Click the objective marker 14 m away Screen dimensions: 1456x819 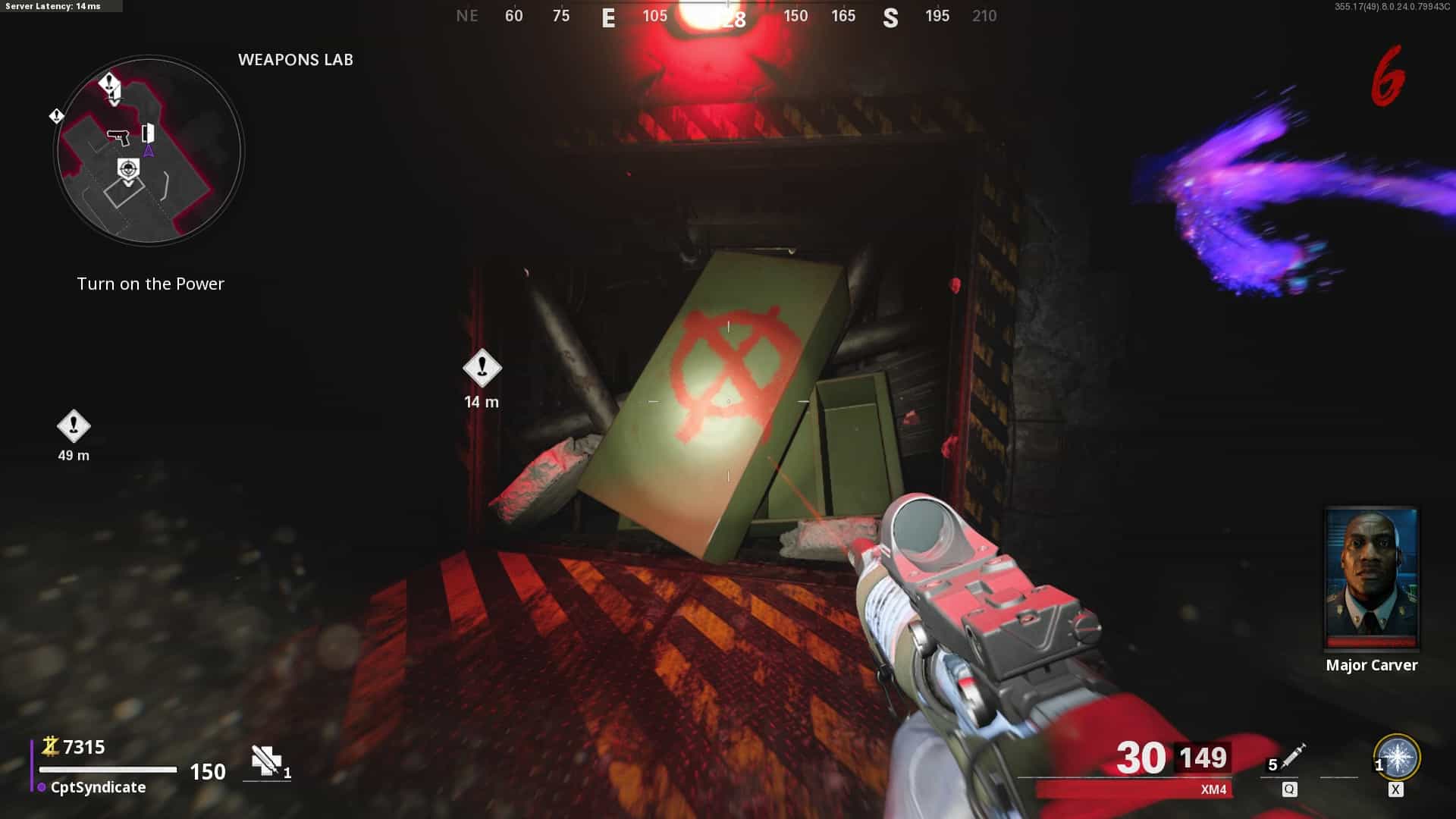pos(482,369)
